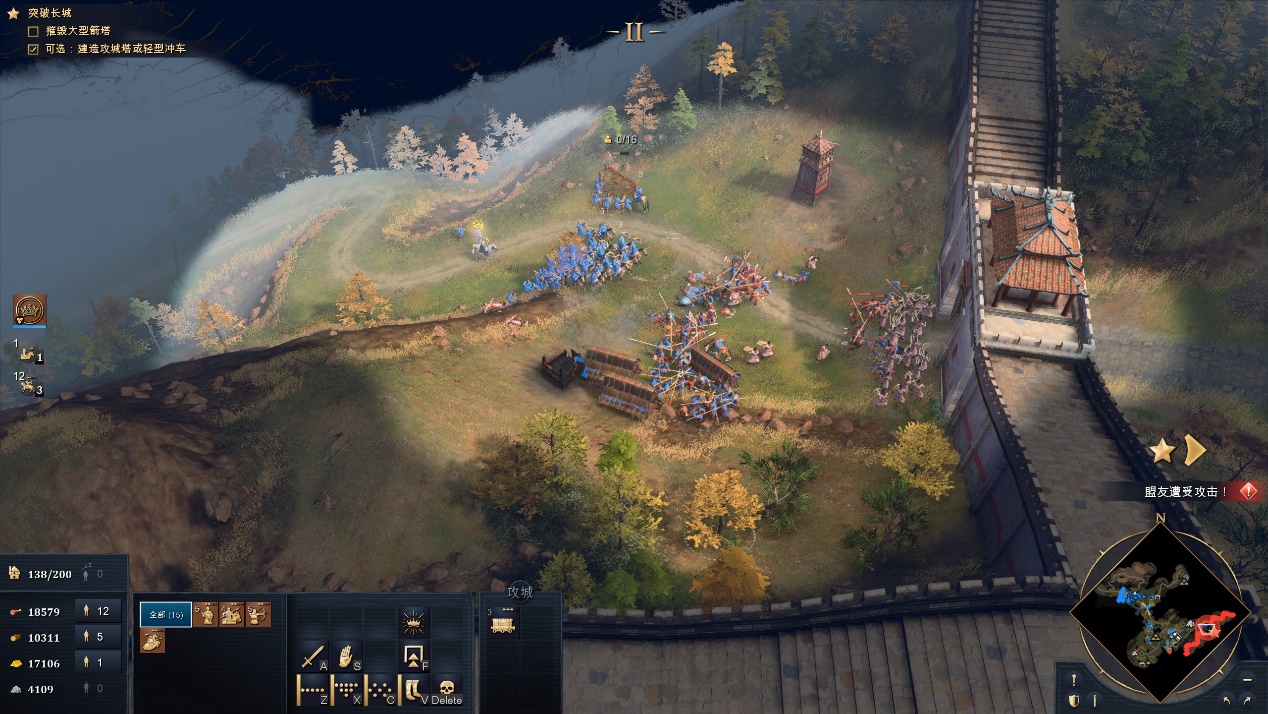Click the minimap
The image size is (1268, 714).
point(1160,612)
